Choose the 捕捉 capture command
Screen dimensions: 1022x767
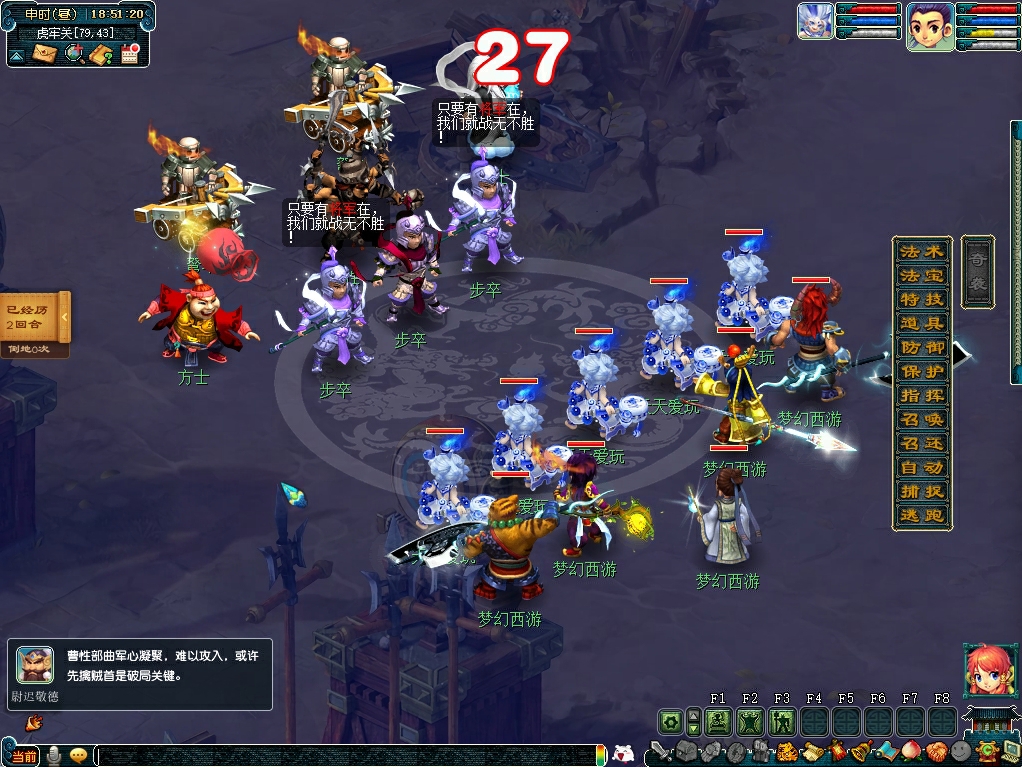click(x=921, y=491)
